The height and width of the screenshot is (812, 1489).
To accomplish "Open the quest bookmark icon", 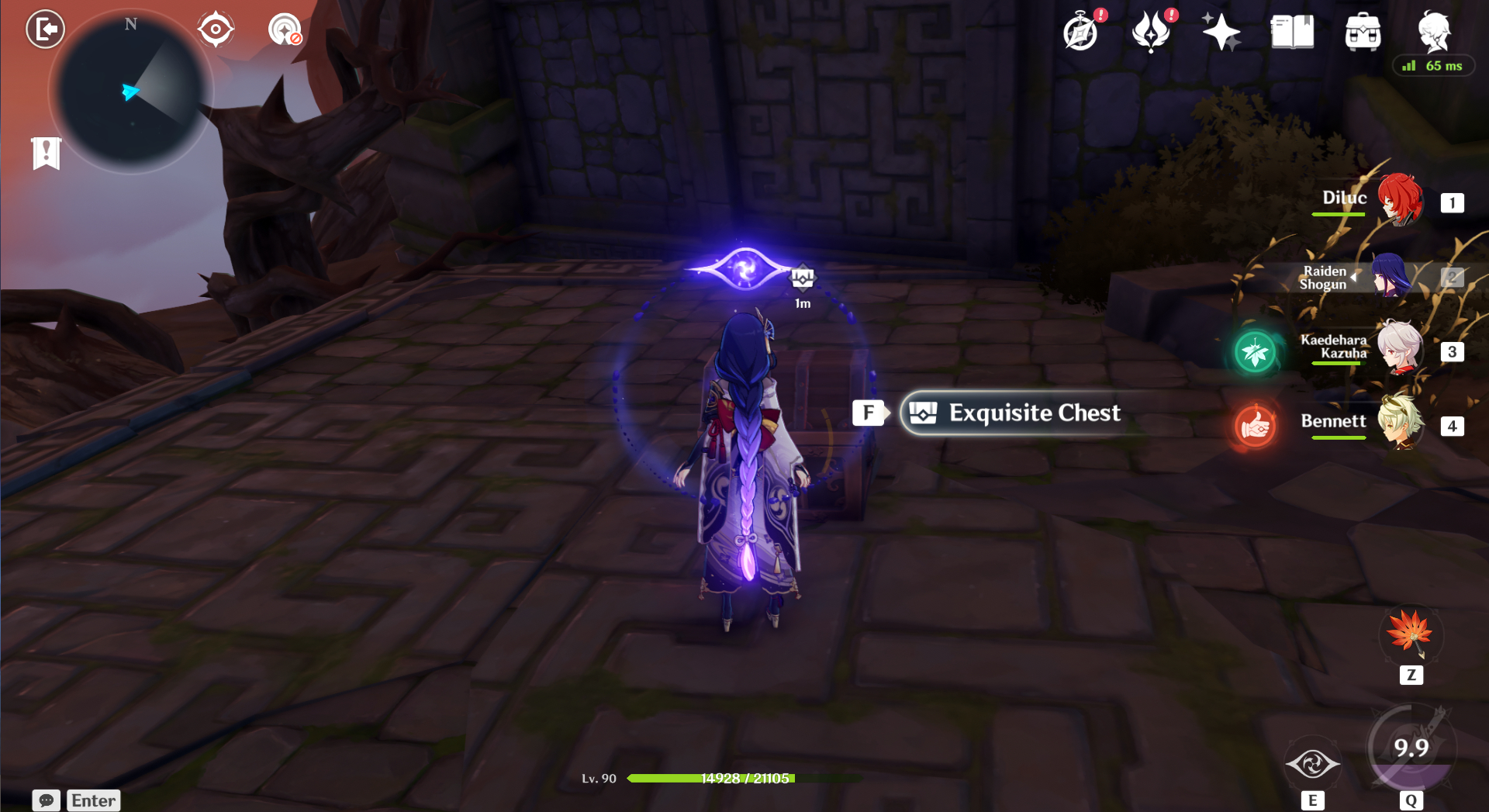I will tap(47, 153).
